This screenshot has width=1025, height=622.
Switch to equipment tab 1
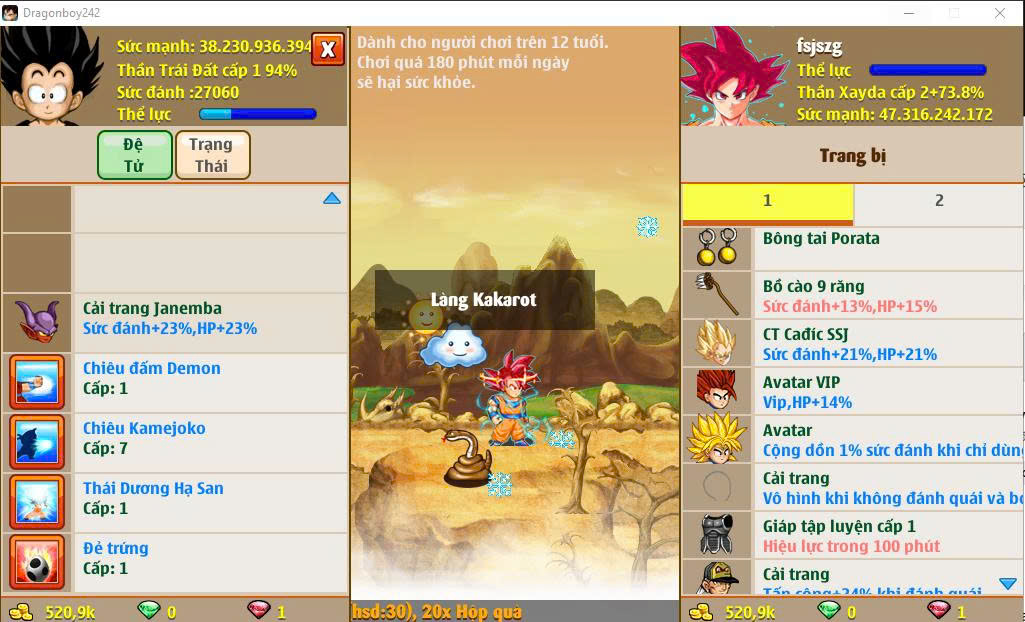tap(767, 201)
